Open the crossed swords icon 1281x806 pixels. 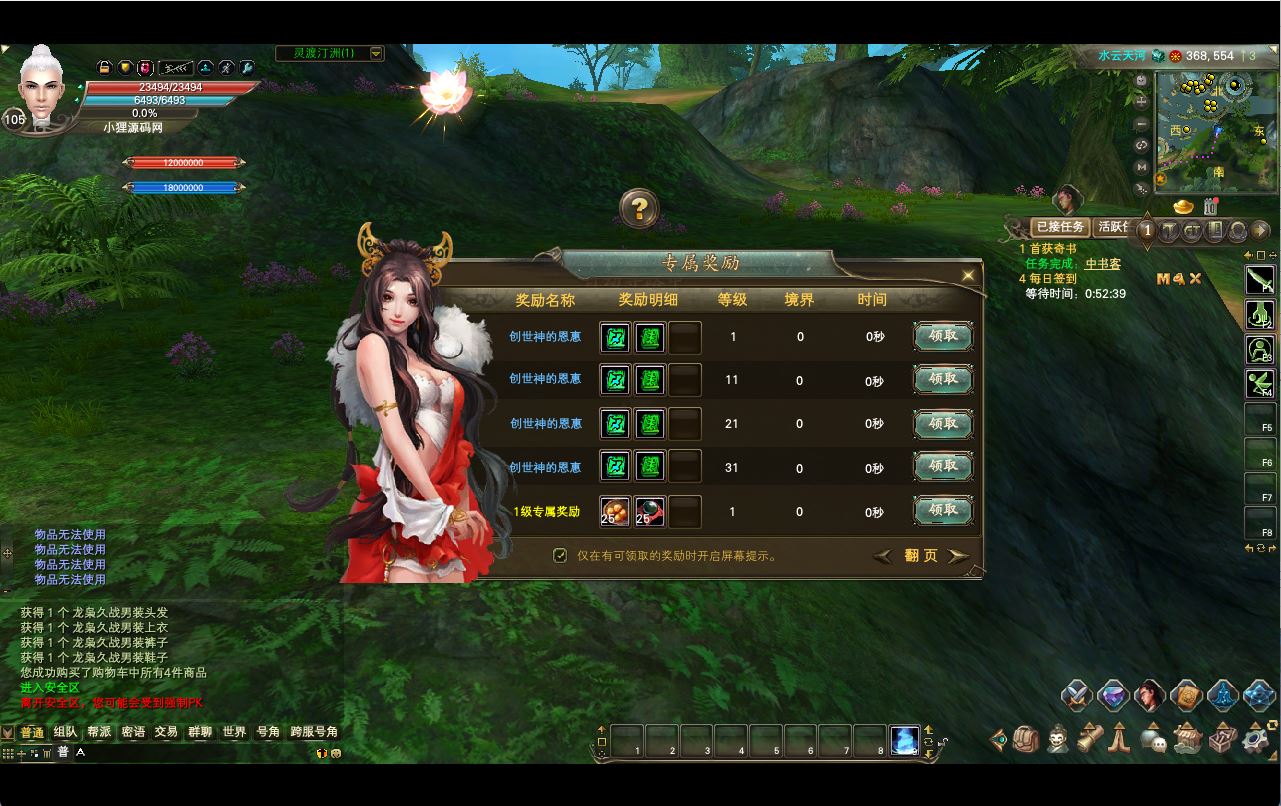(x=1076, y=695)
